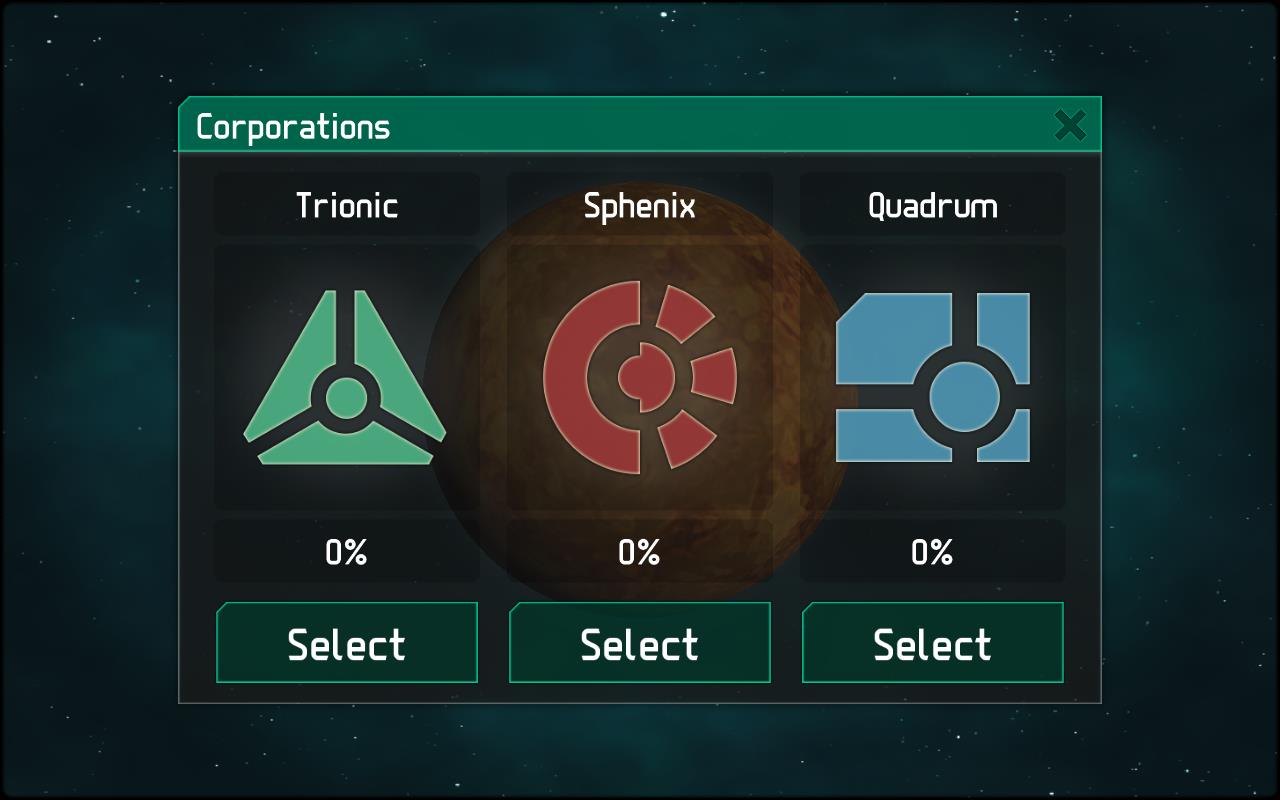Click the red Sphenix circular emblem
This screenshot has width=1280, height=800.
[x=639, y=377]
